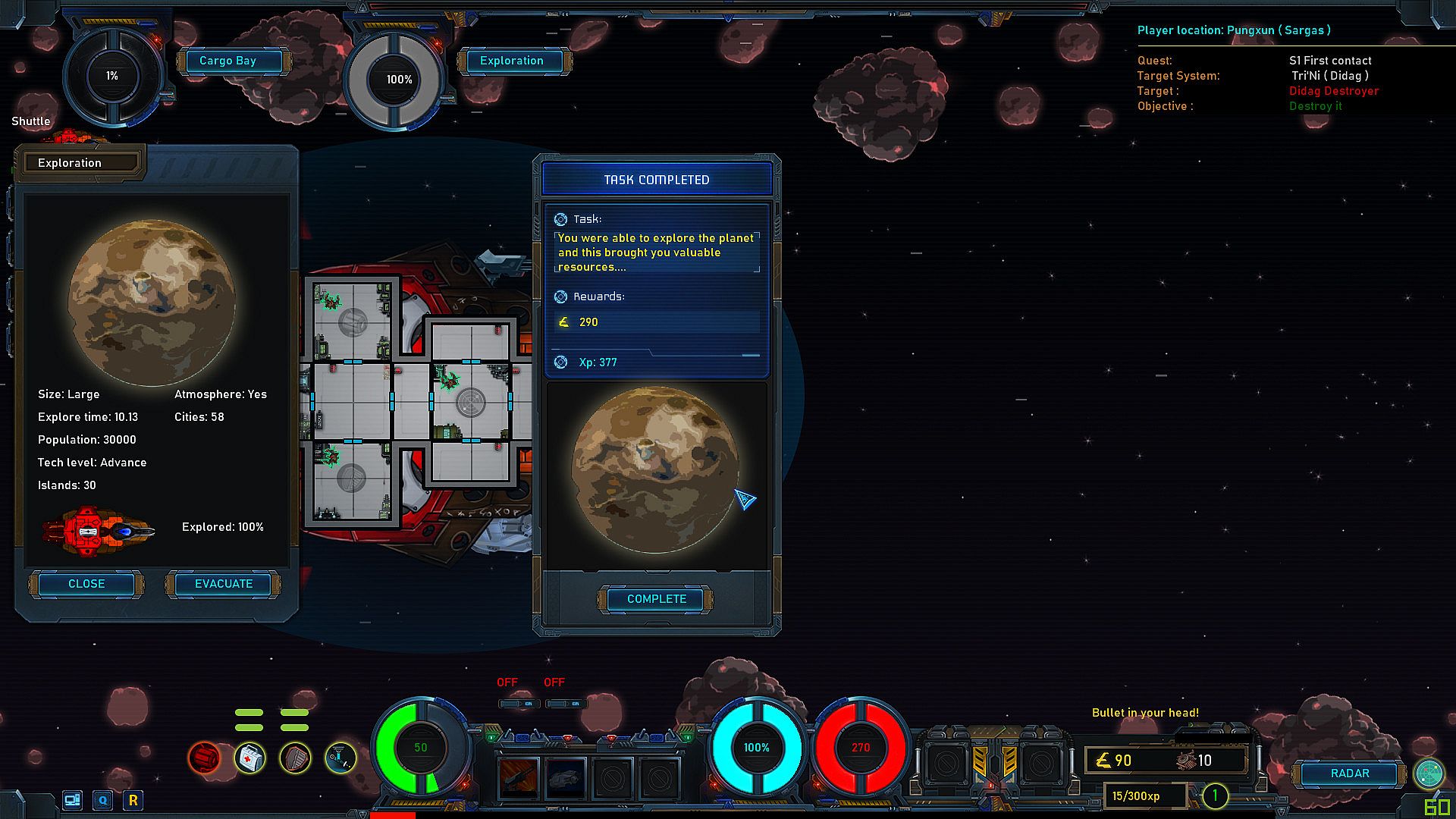
Task: Toggle the right OFF/ON switch
Action: pyautogui.click(x=566, y=704)
